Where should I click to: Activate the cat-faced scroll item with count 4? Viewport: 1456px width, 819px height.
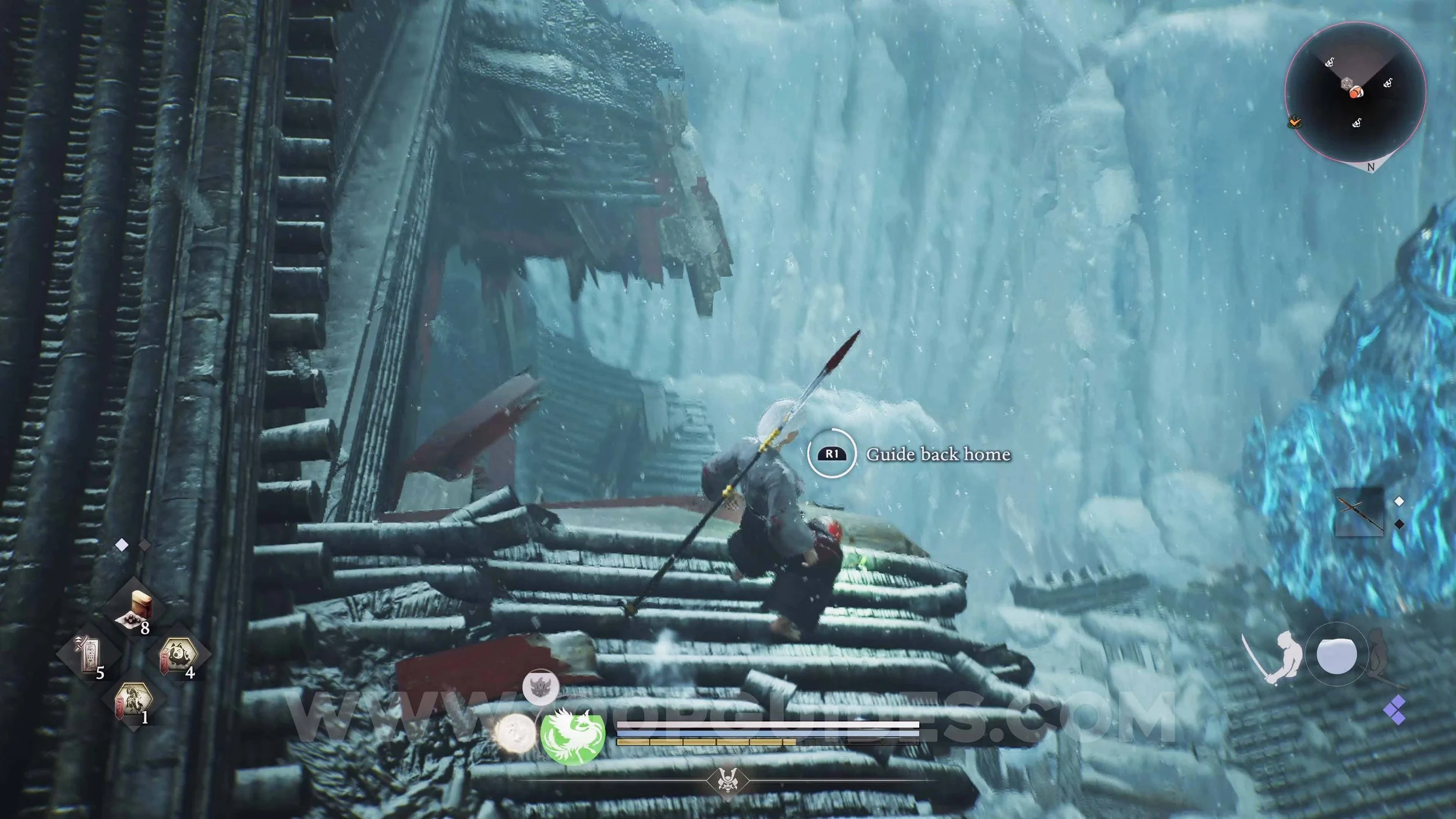click(x=178, y=654)
